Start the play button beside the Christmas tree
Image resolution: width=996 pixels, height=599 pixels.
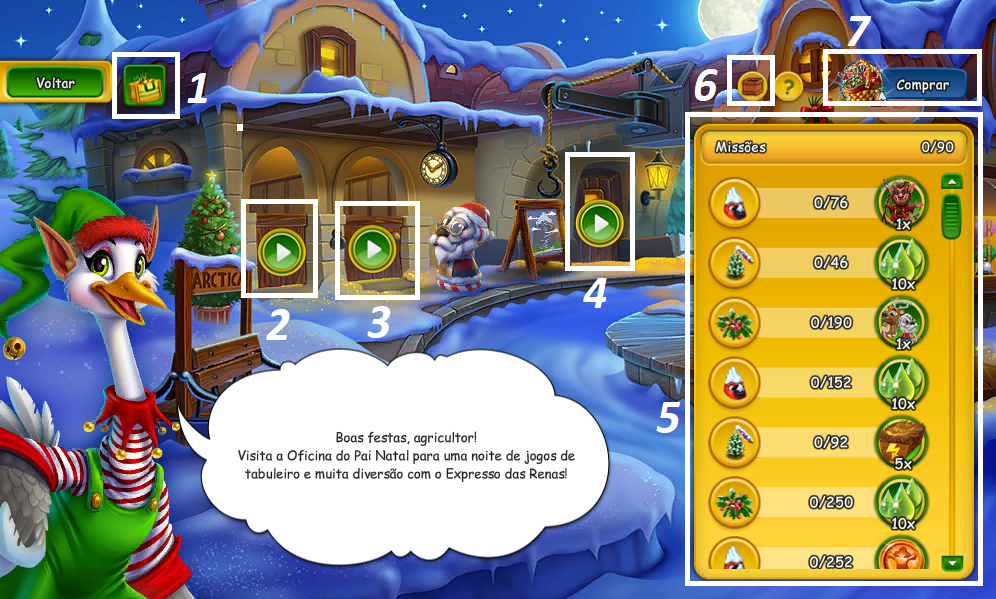pyautogui.click(x=280, y=250)
